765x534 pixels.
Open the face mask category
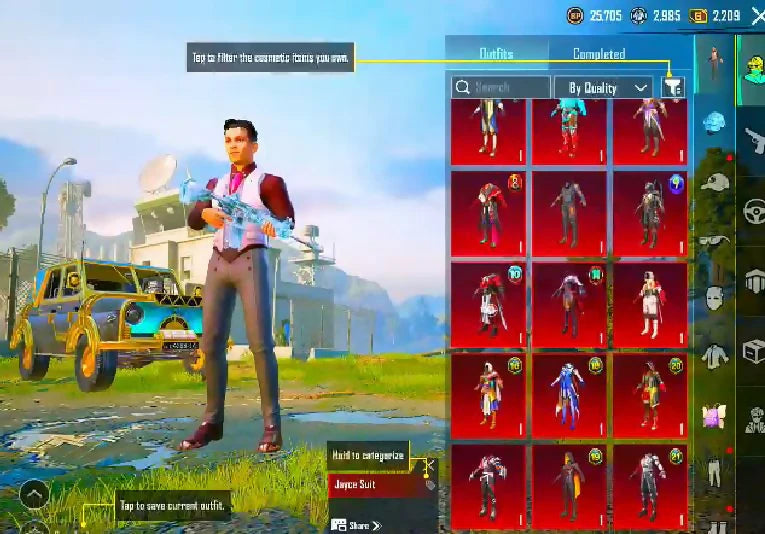(x=712, y=297)
